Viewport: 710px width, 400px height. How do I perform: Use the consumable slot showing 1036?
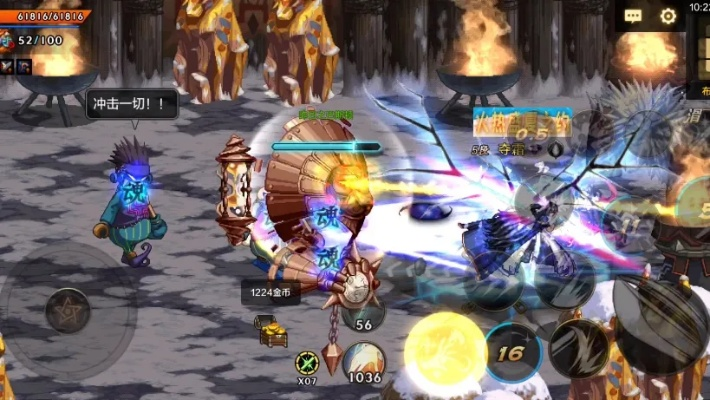tap(364, 362)
